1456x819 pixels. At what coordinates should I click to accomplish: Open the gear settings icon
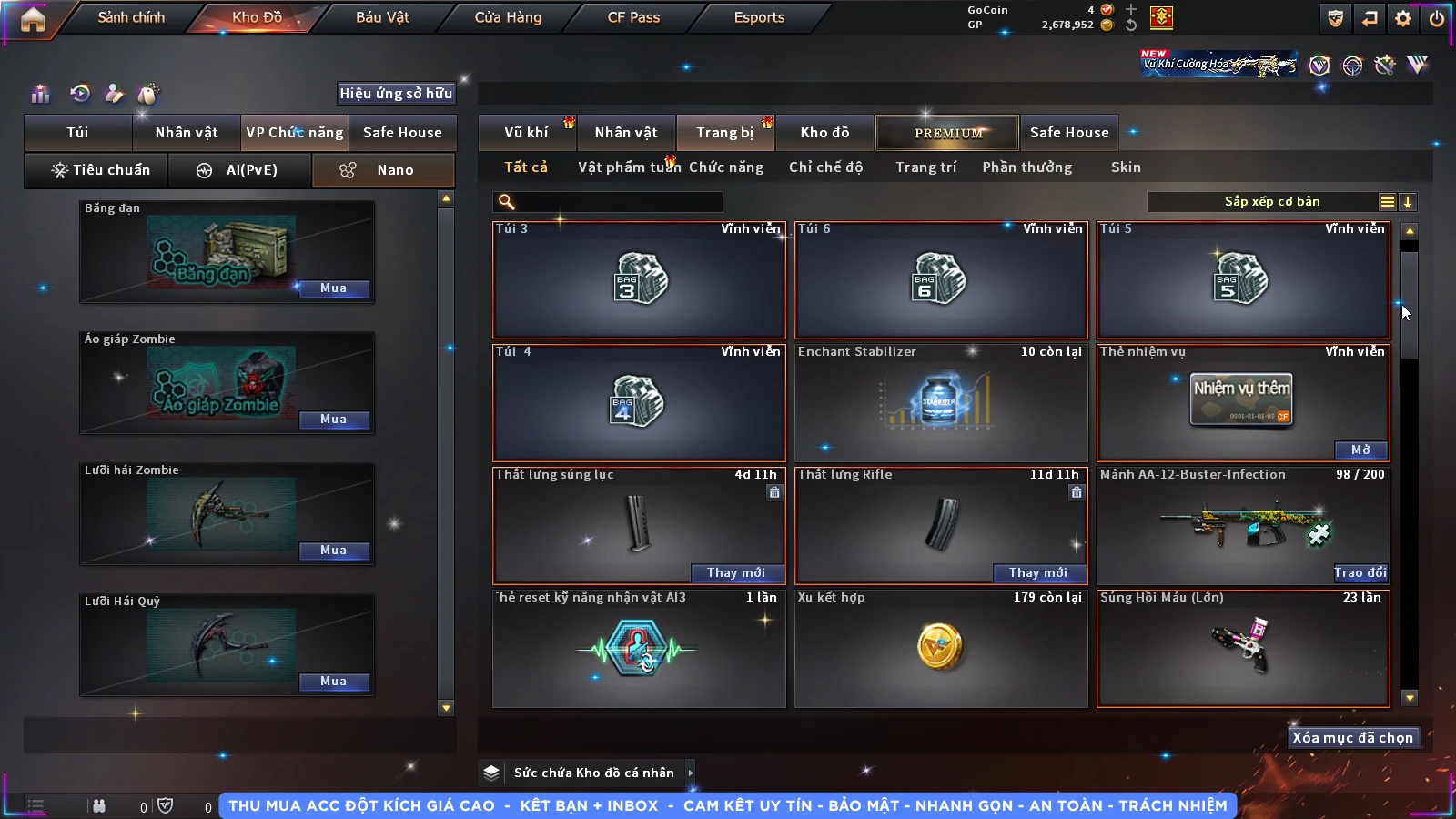[1403, 18]
